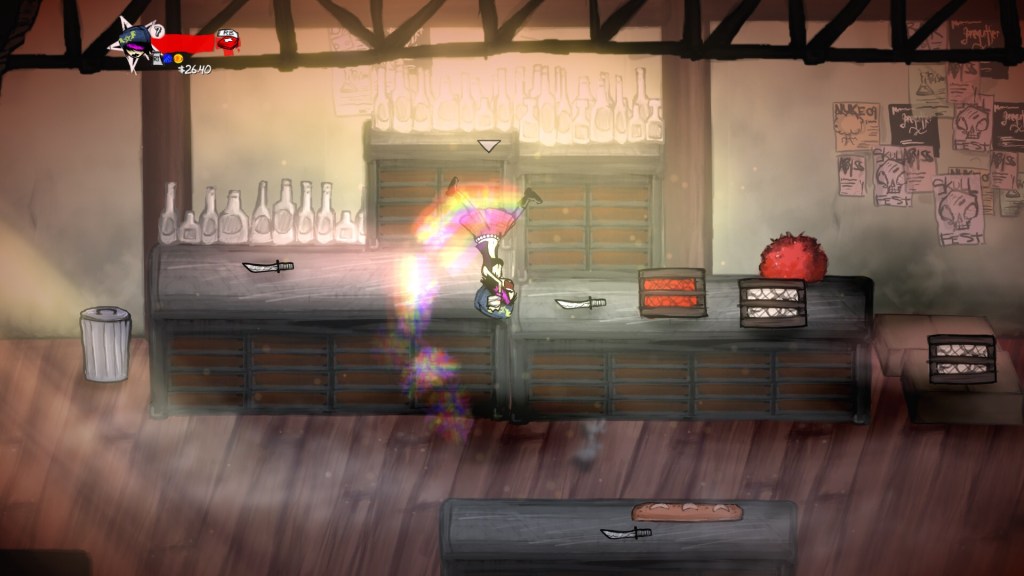Select the orange coin icon
The height and width of the screenshot is (576, 1024).
point(179,58)
